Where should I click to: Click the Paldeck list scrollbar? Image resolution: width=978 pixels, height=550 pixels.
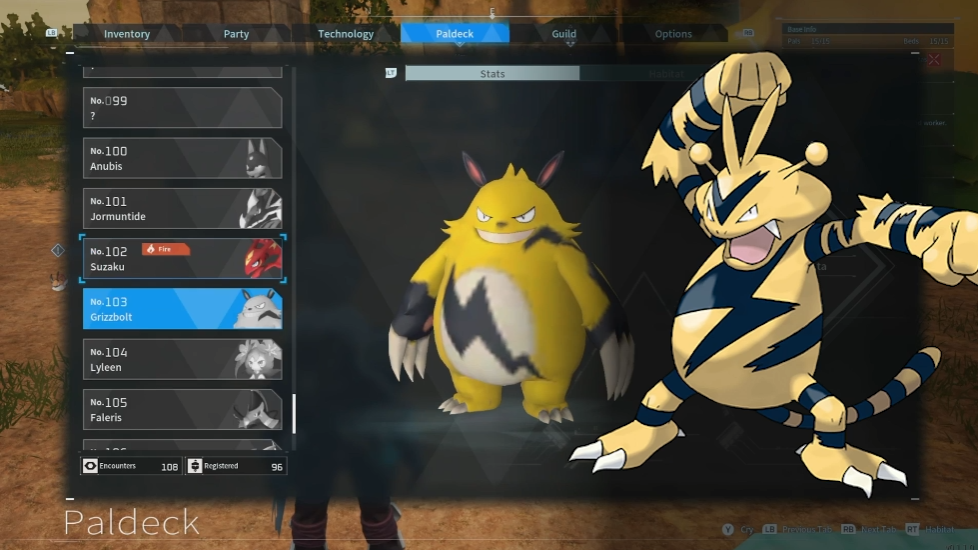coord(294,412)
